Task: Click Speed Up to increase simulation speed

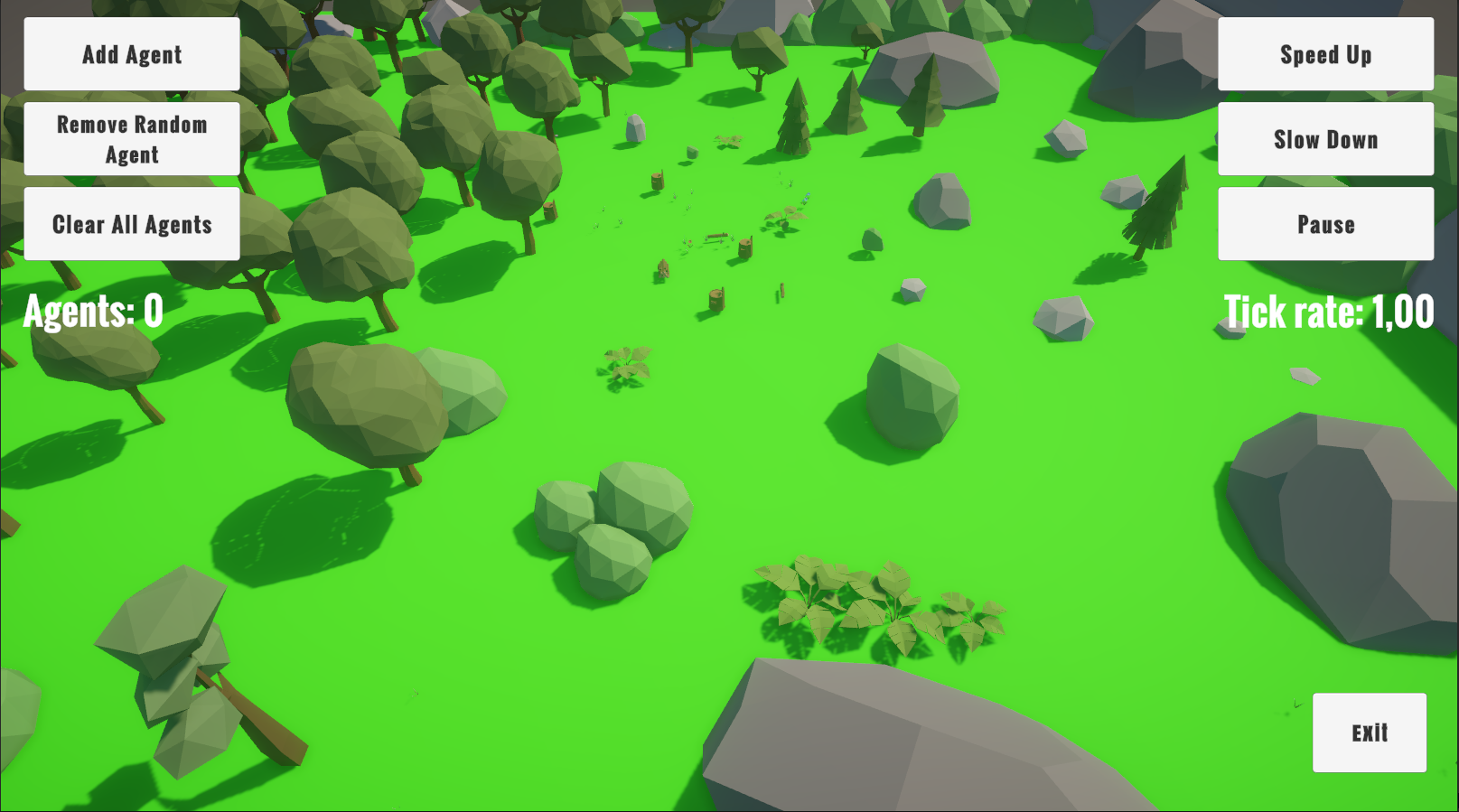Action: point(1324,54)
